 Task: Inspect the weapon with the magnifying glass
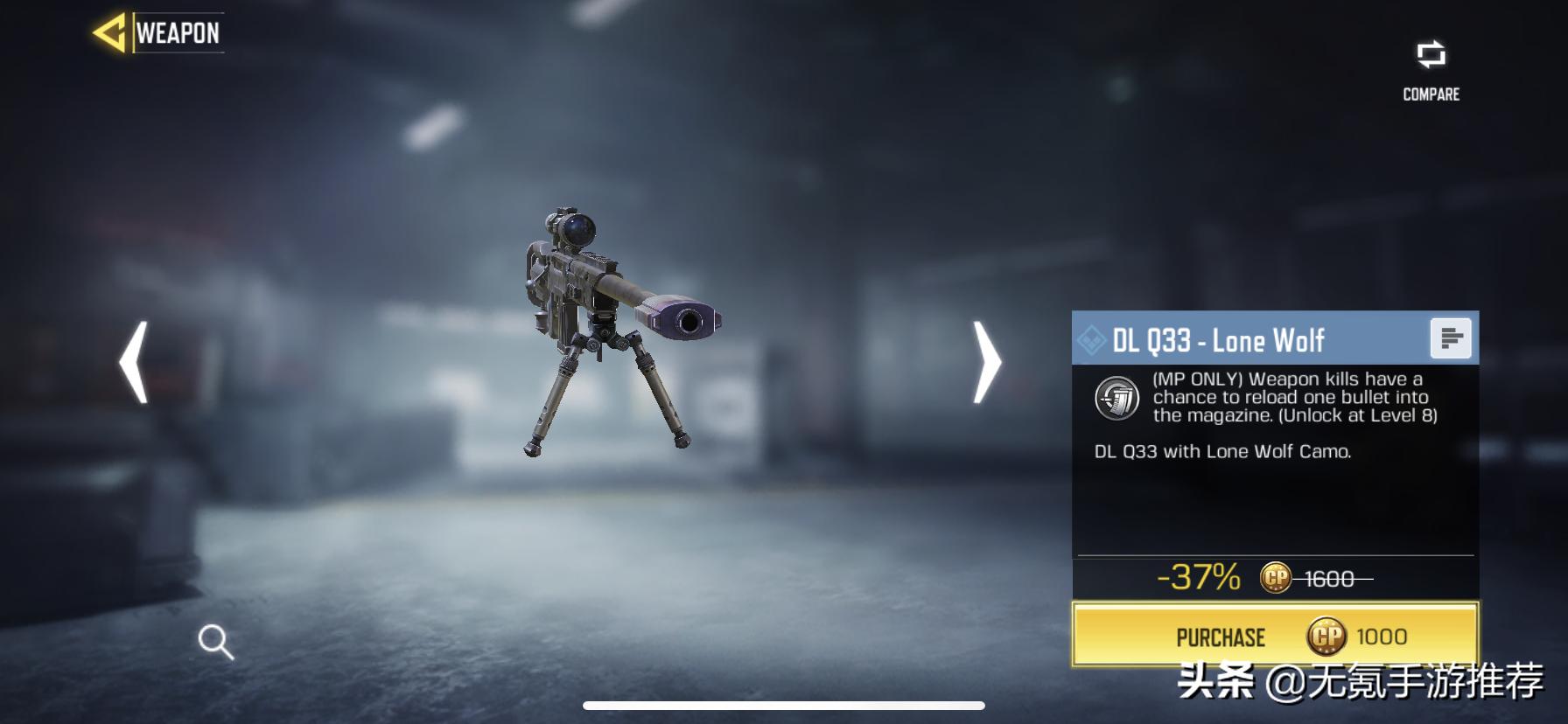coord(215,642)
